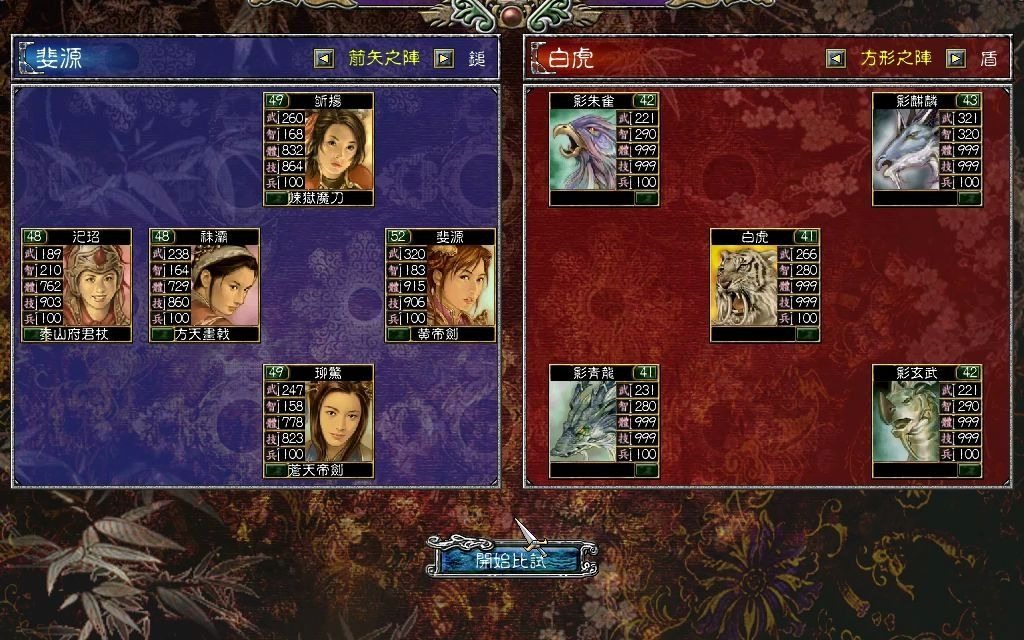Image resolution: width=1024 pixels, height=640 pixels.
Task: Select next formation for the blue 斐源 team
Action: (x=444, y=59)
